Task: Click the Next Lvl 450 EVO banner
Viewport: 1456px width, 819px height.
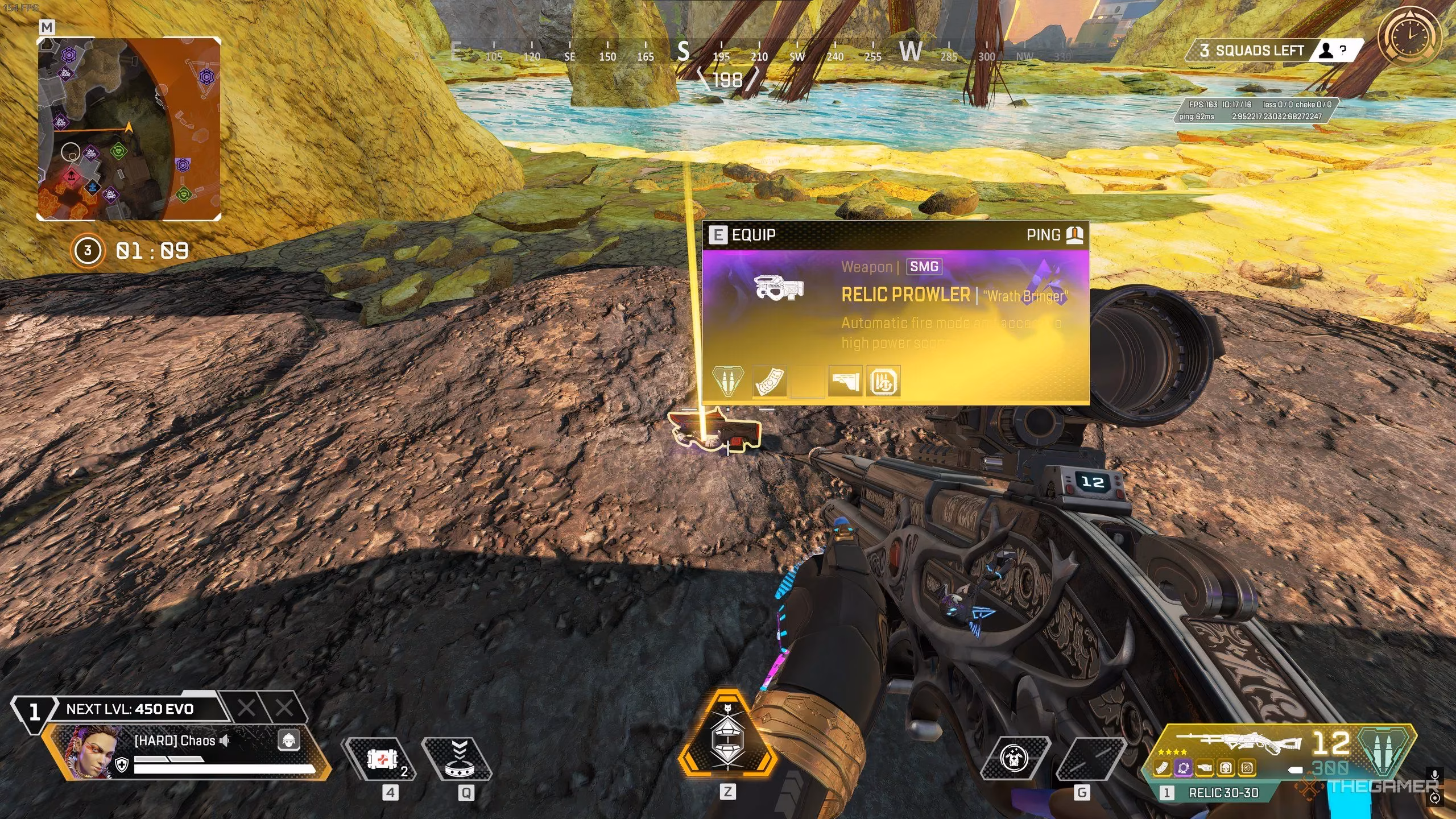Action: [x=130, y=709]
